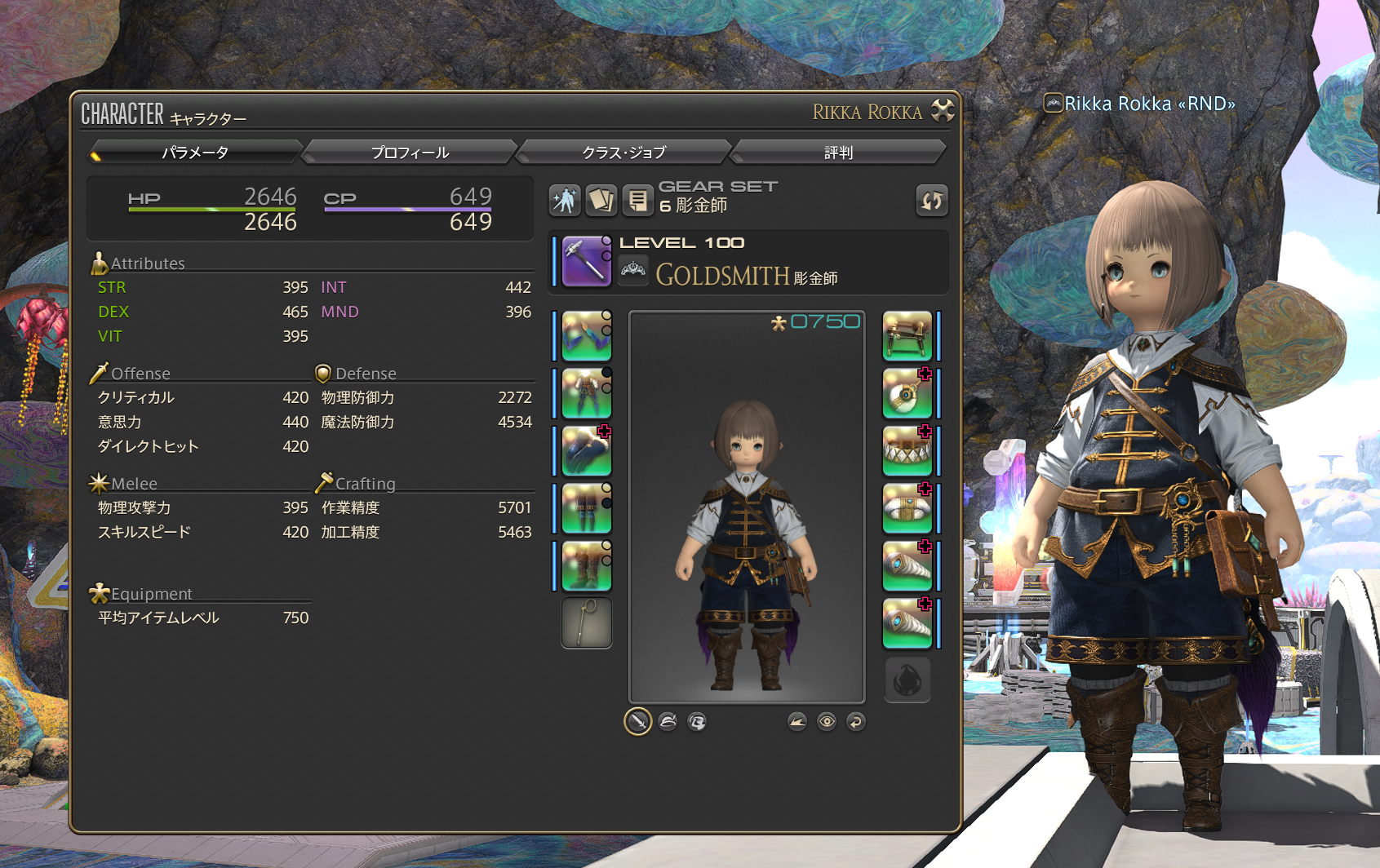Switch to the プロフィール tab
Image resolution: width=1380 pixels, height=868 pixels.
point(410,153)
